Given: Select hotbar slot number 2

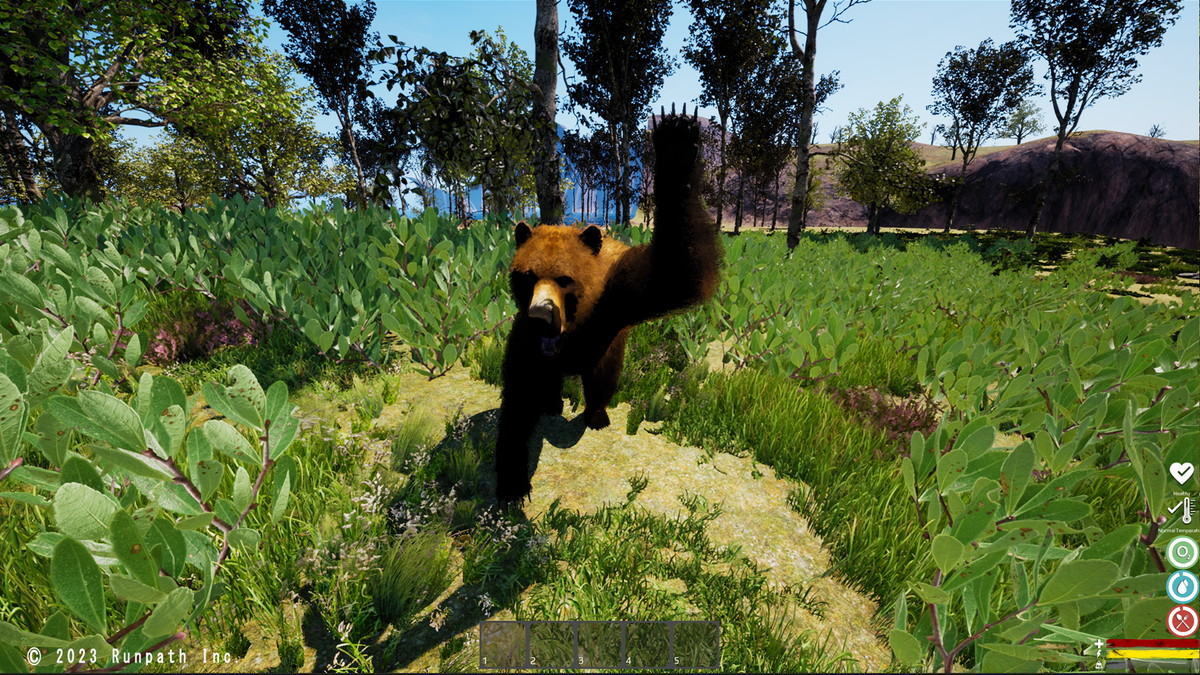Looking at the screenshot, I should (x=552, y=645).
